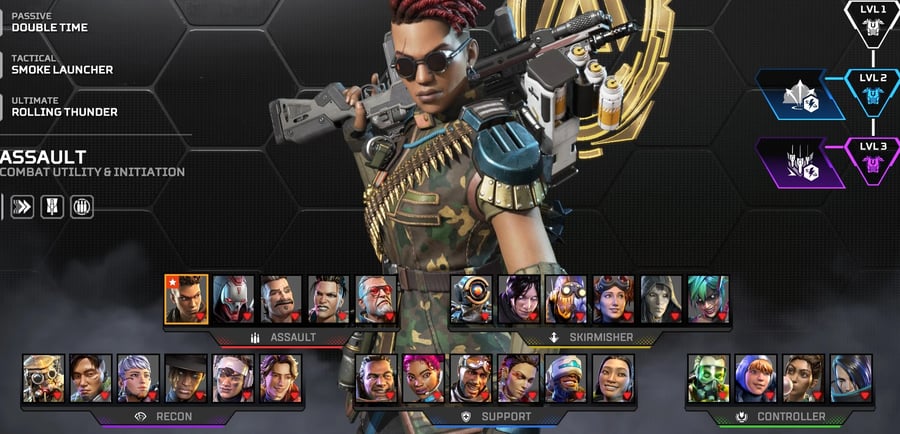Show the Smoke Launcher tactical ability
Viewport: 900px width, 434px height.
pos(62,65)
